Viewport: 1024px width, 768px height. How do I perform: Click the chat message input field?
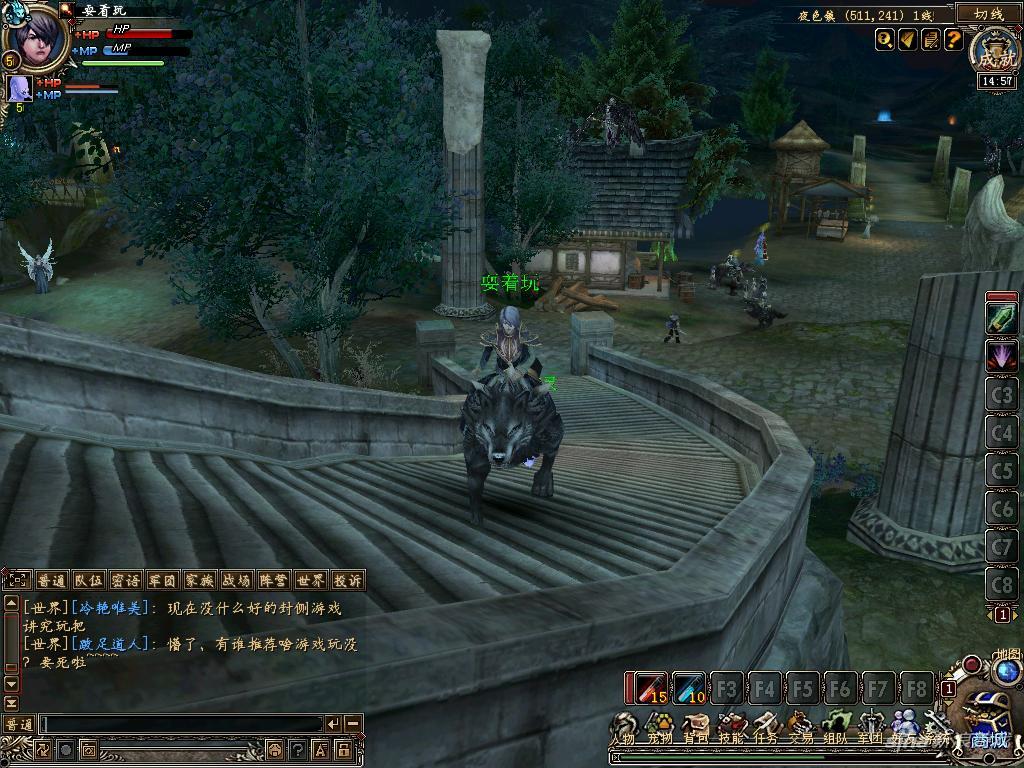180,723
